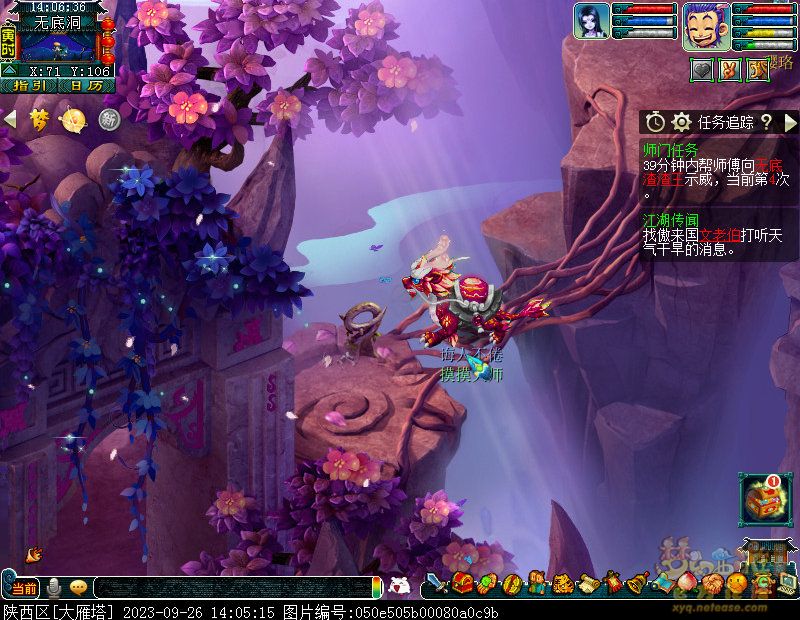Open the 指引 guide button

point(27,86)
